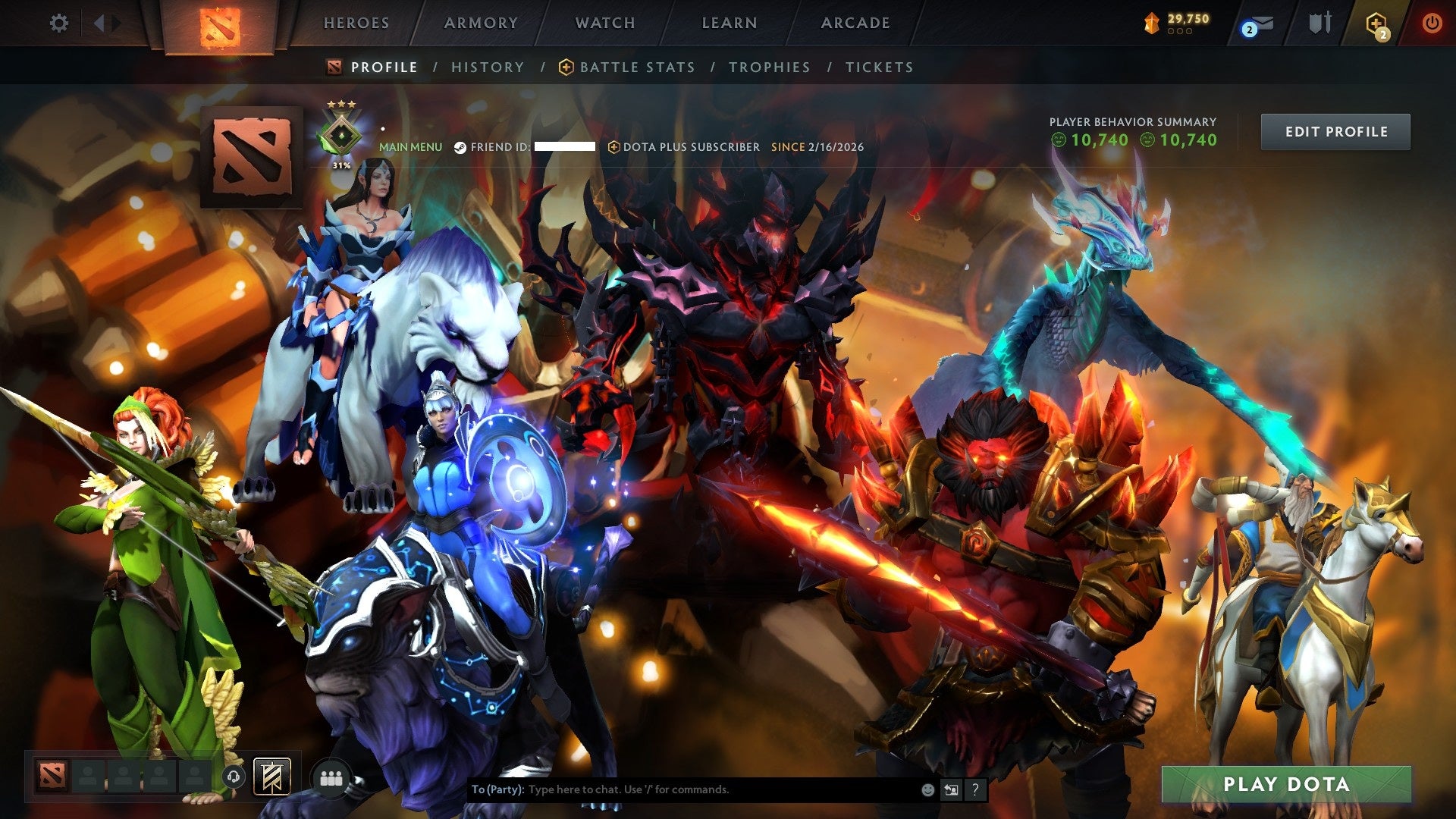Click the Dota profile avatar thumbnail
Viewport: 1456px width, 819px height.
pos(250,157)
